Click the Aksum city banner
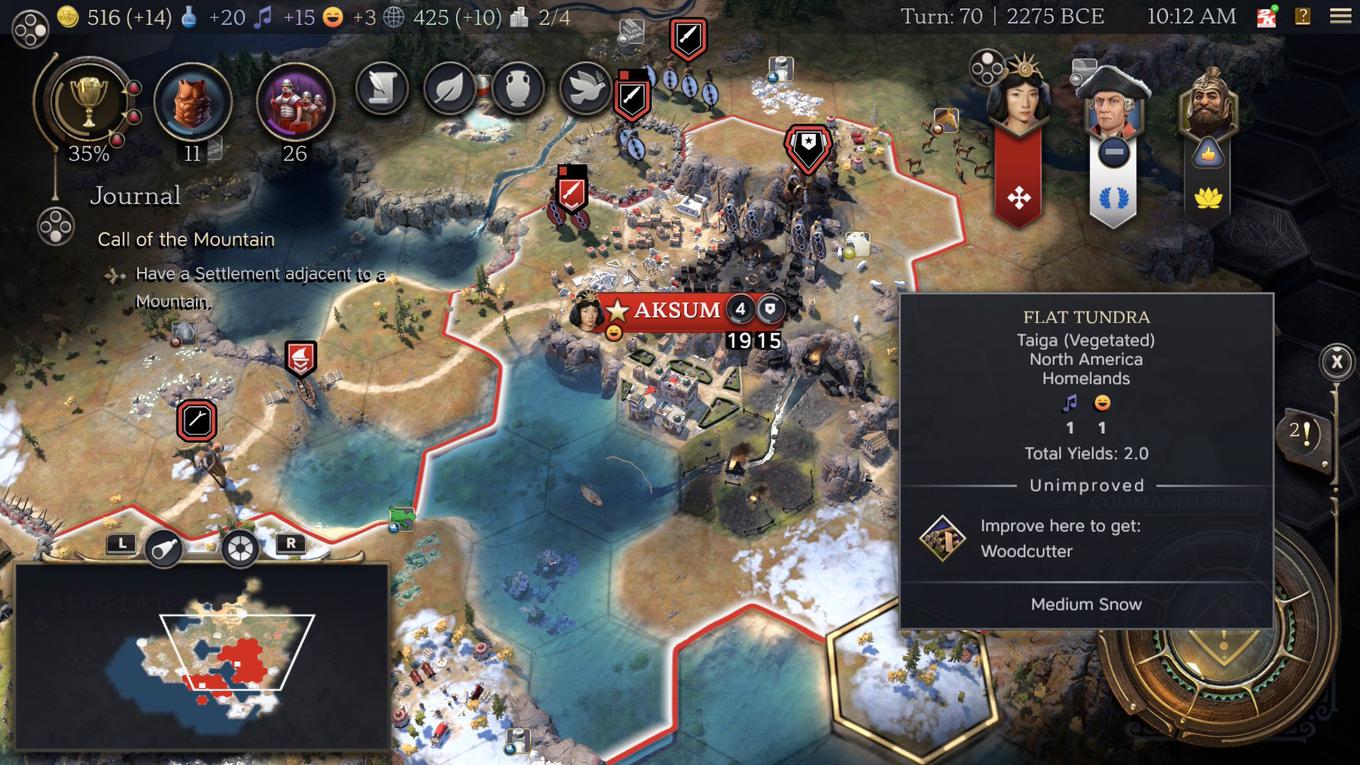 [x=678, y=310]
